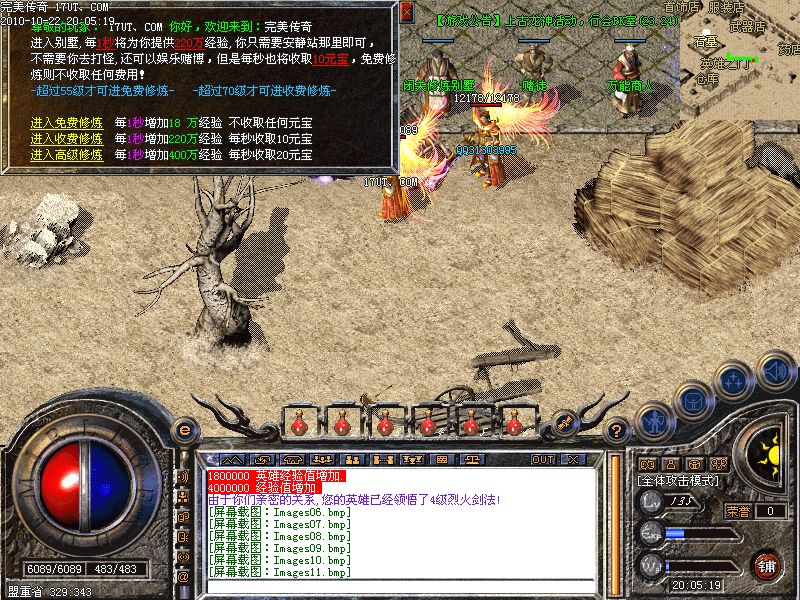Choose the 进入收费修炼 link
The image size is (800, 600).
point(67,139)
